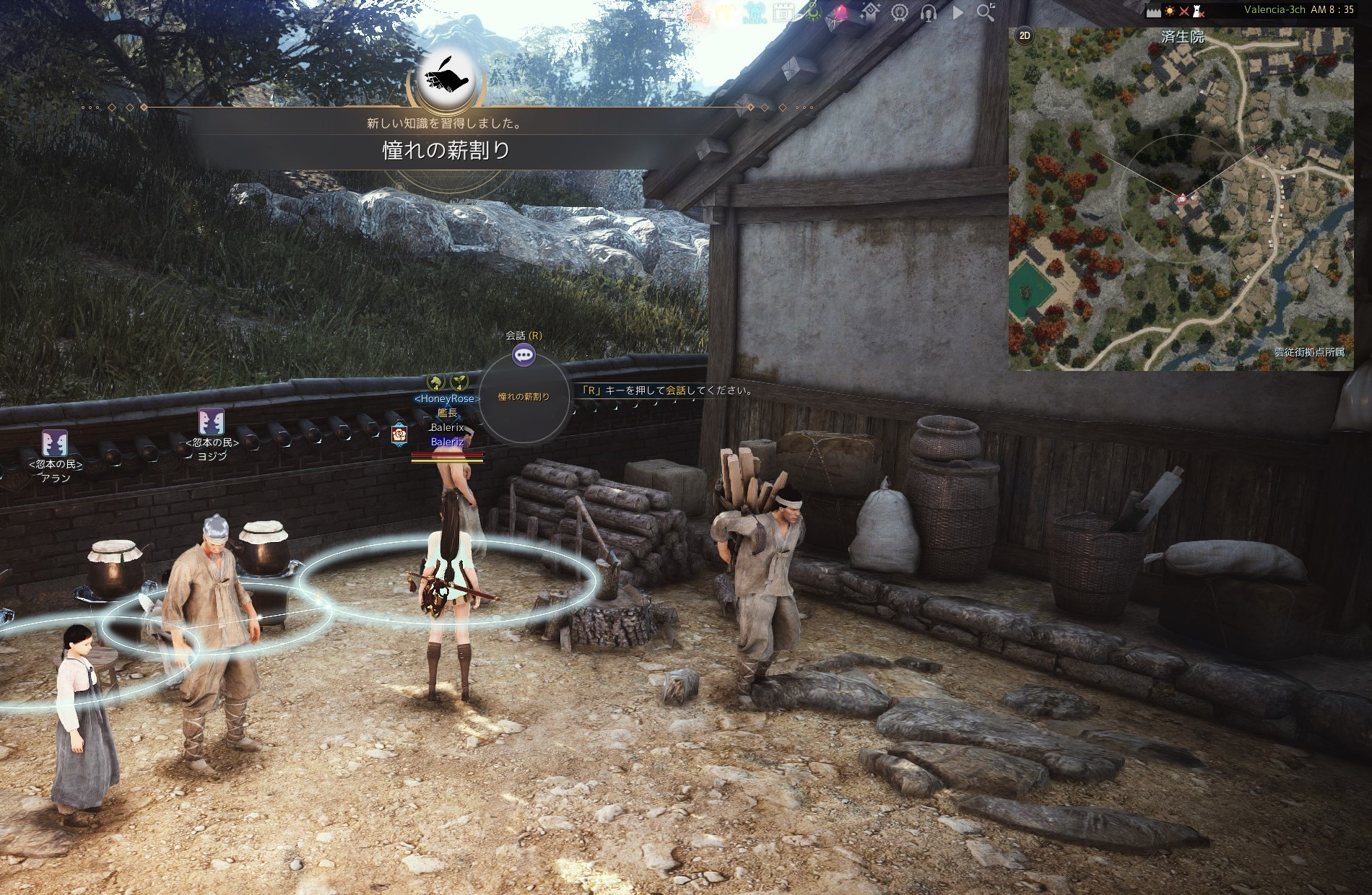
Task: Toggle the minimap 2D view button
Action: point(1024,35)
